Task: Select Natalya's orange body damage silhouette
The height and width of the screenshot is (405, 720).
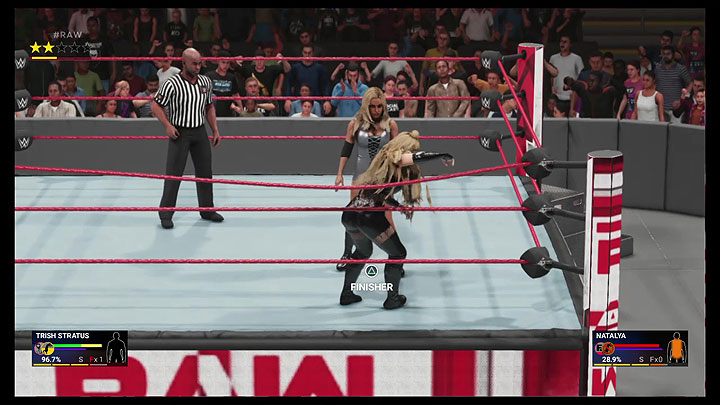Action: coord(677,348)
